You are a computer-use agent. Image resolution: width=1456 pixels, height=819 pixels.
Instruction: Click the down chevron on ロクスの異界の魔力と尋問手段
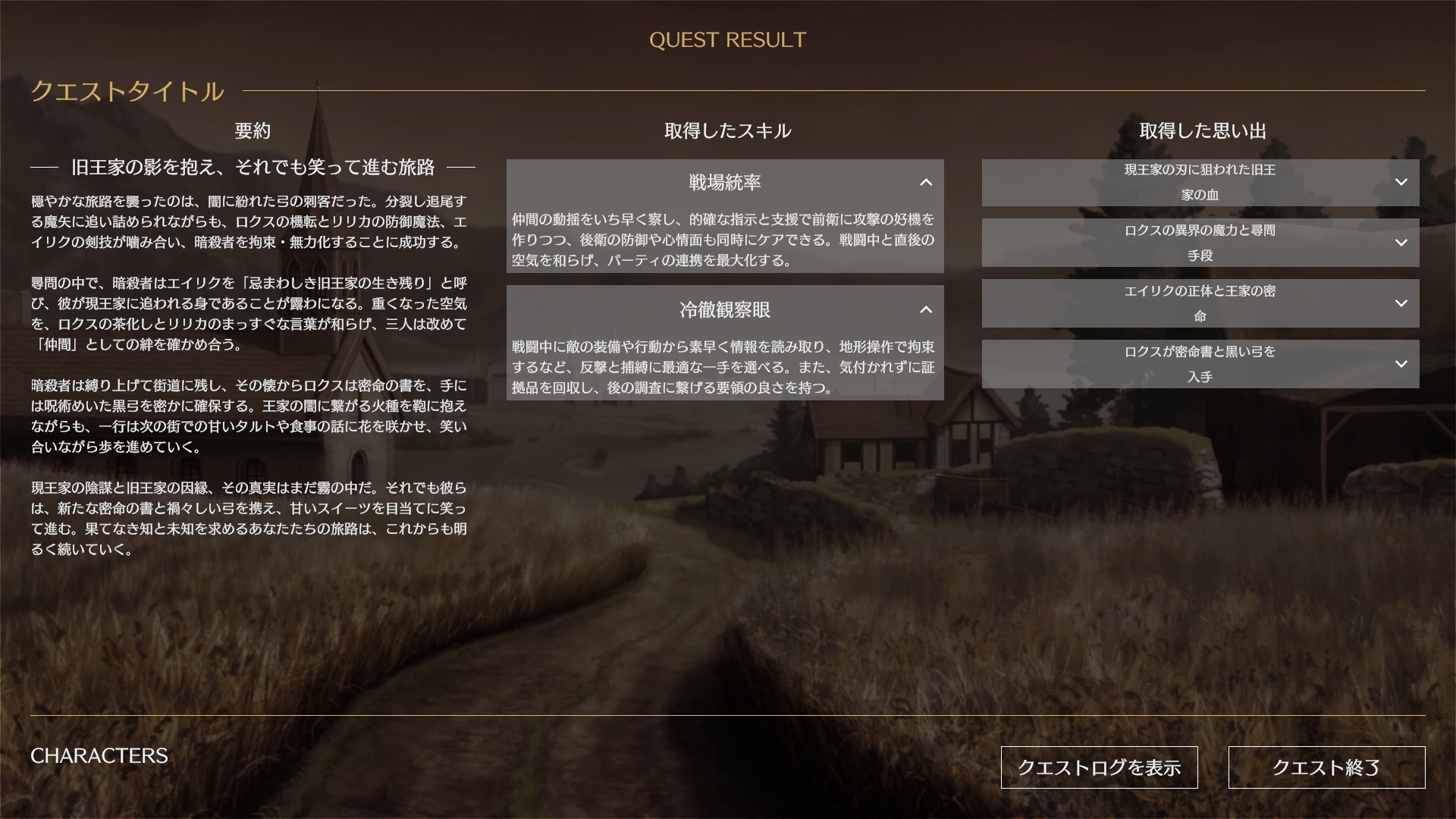pos(1401,243)
